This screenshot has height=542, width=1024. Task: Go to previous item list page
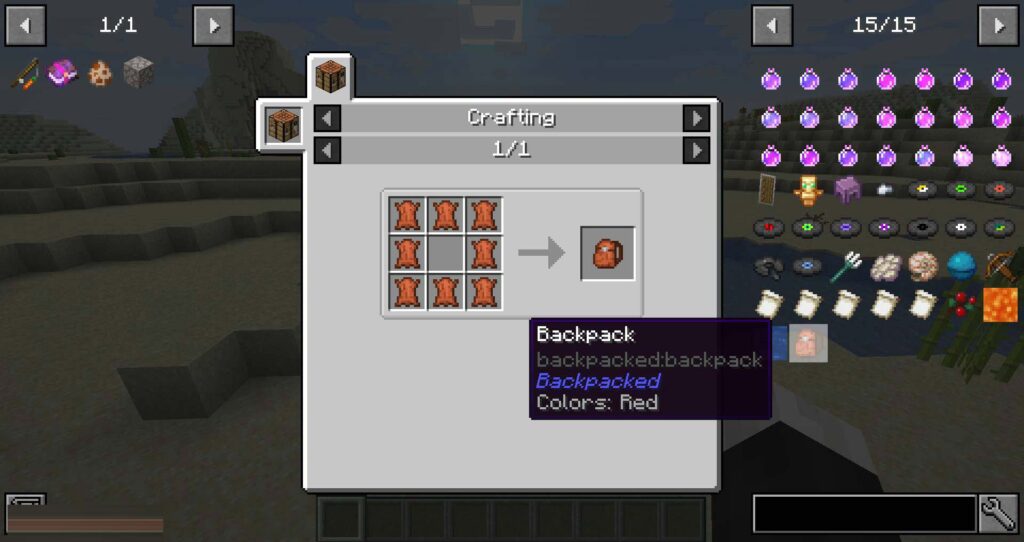pos(772,25)
